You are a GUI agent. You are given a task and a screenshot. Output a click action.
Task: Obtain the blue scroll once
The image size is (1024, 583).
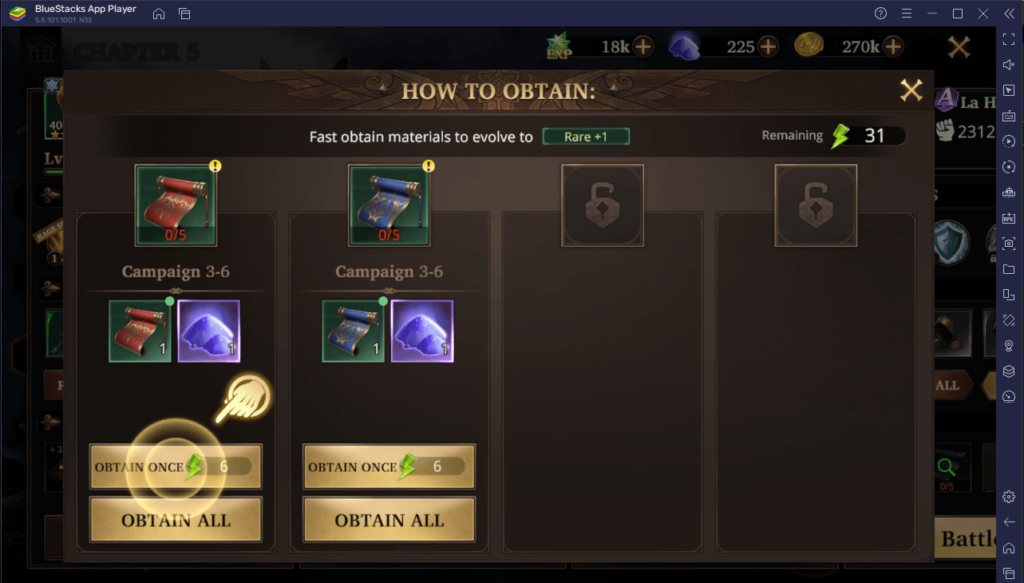pyautogui.click(x=389, y=467)
